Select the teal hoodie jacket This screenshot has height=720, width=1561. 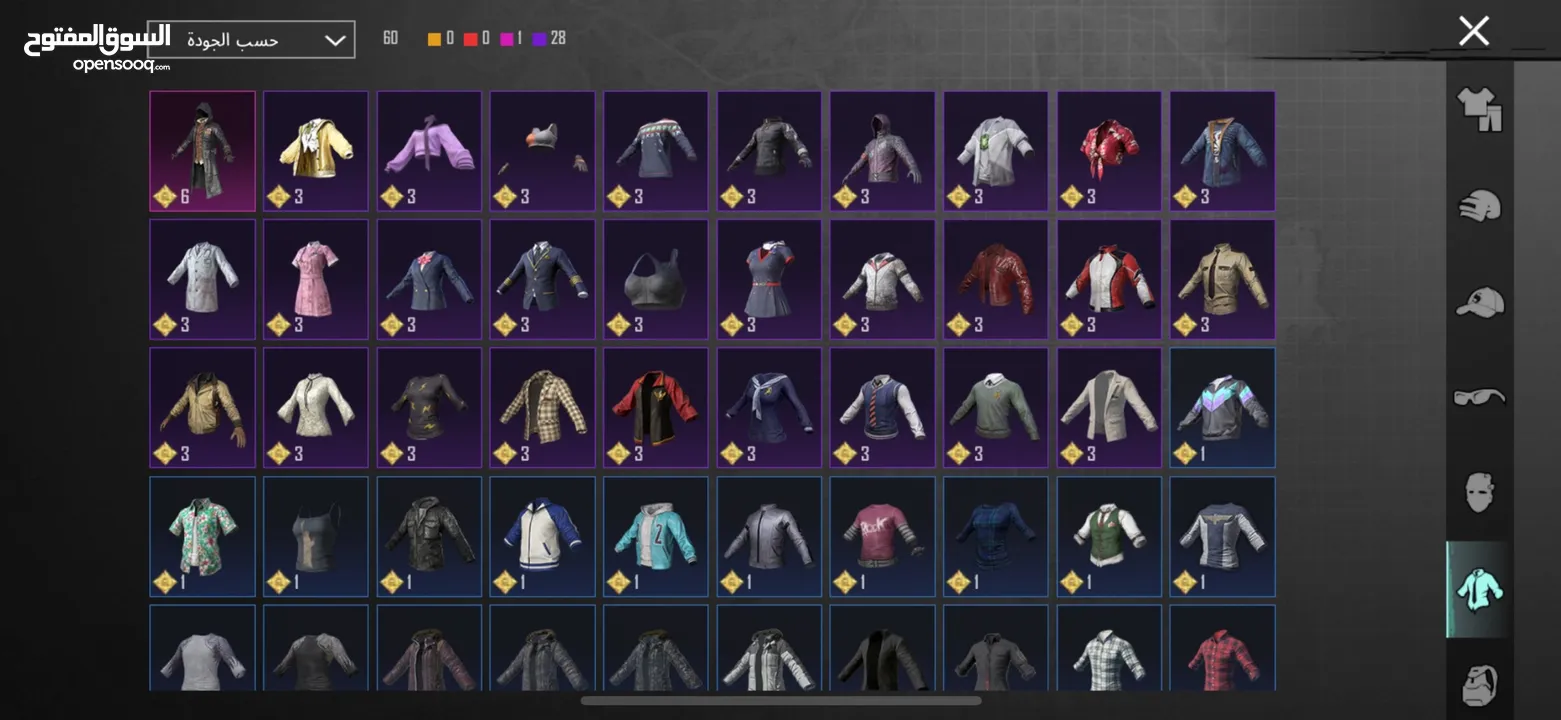tap(655, 535)
